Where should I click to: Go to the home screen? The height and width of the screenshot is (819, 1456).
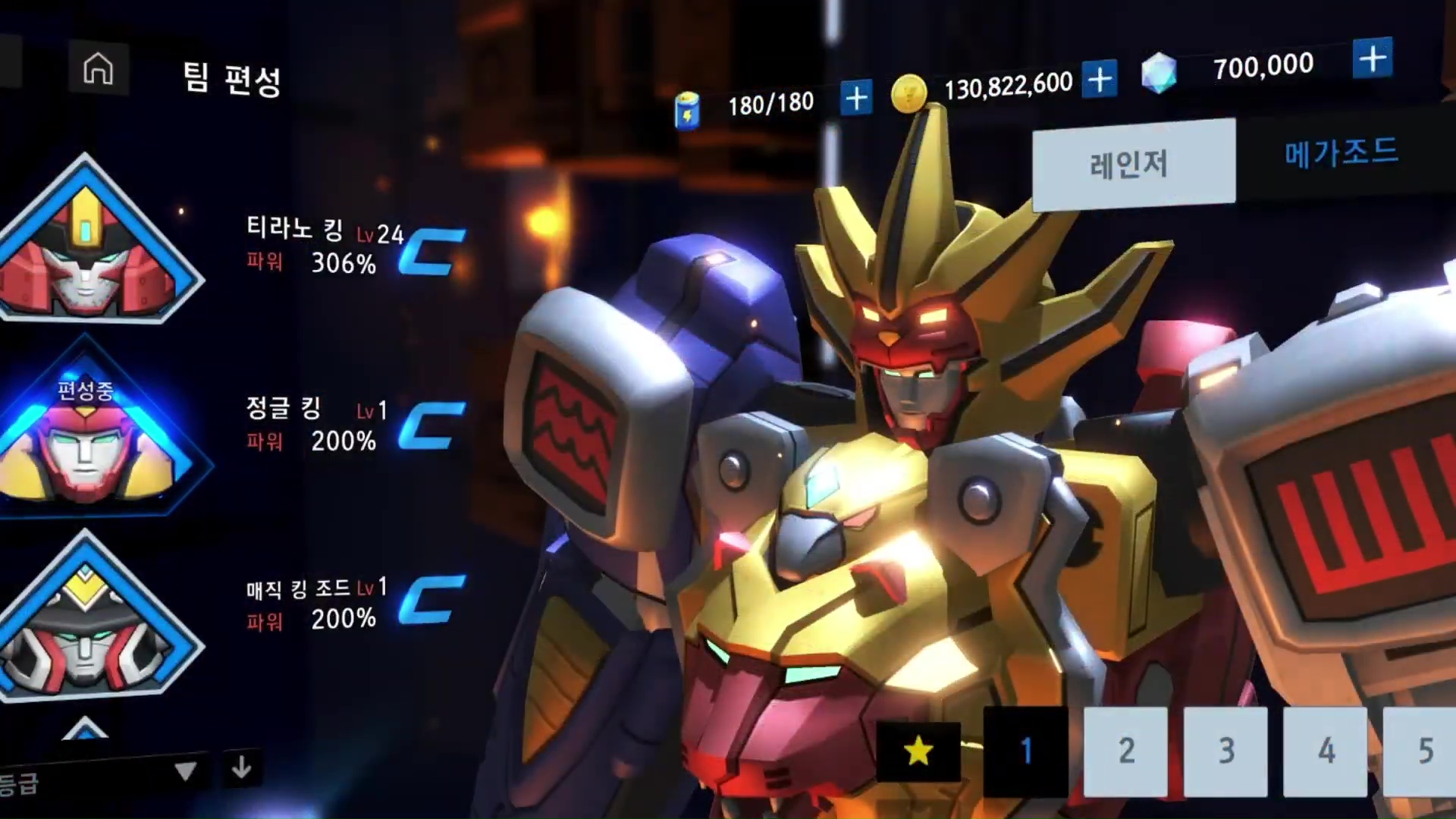coord(98,69)
